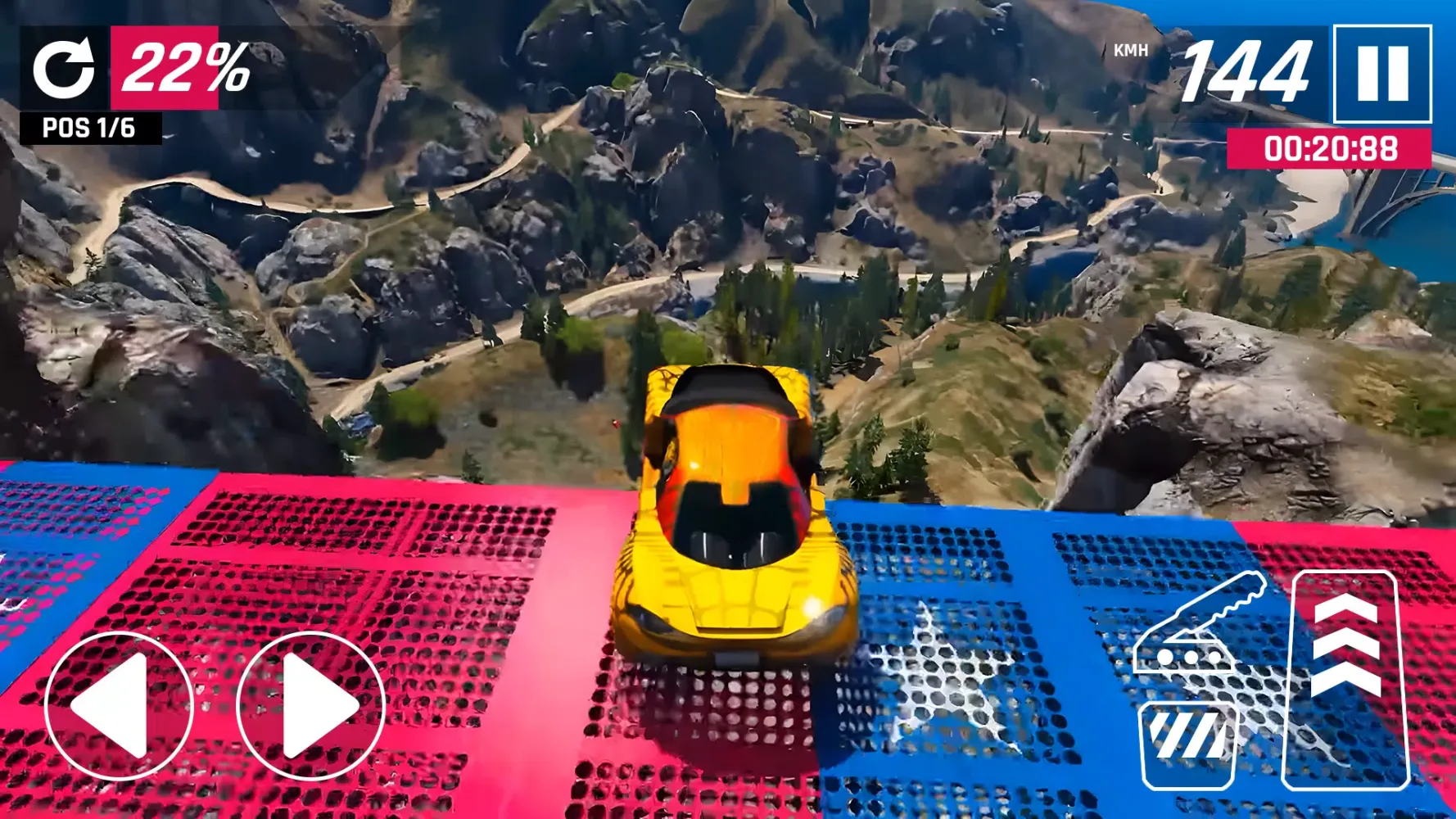This screenshot has width=1456, height=819.
Task: Steer left with the left arrow
Action: pyautogui.click(x=118, y=706)
